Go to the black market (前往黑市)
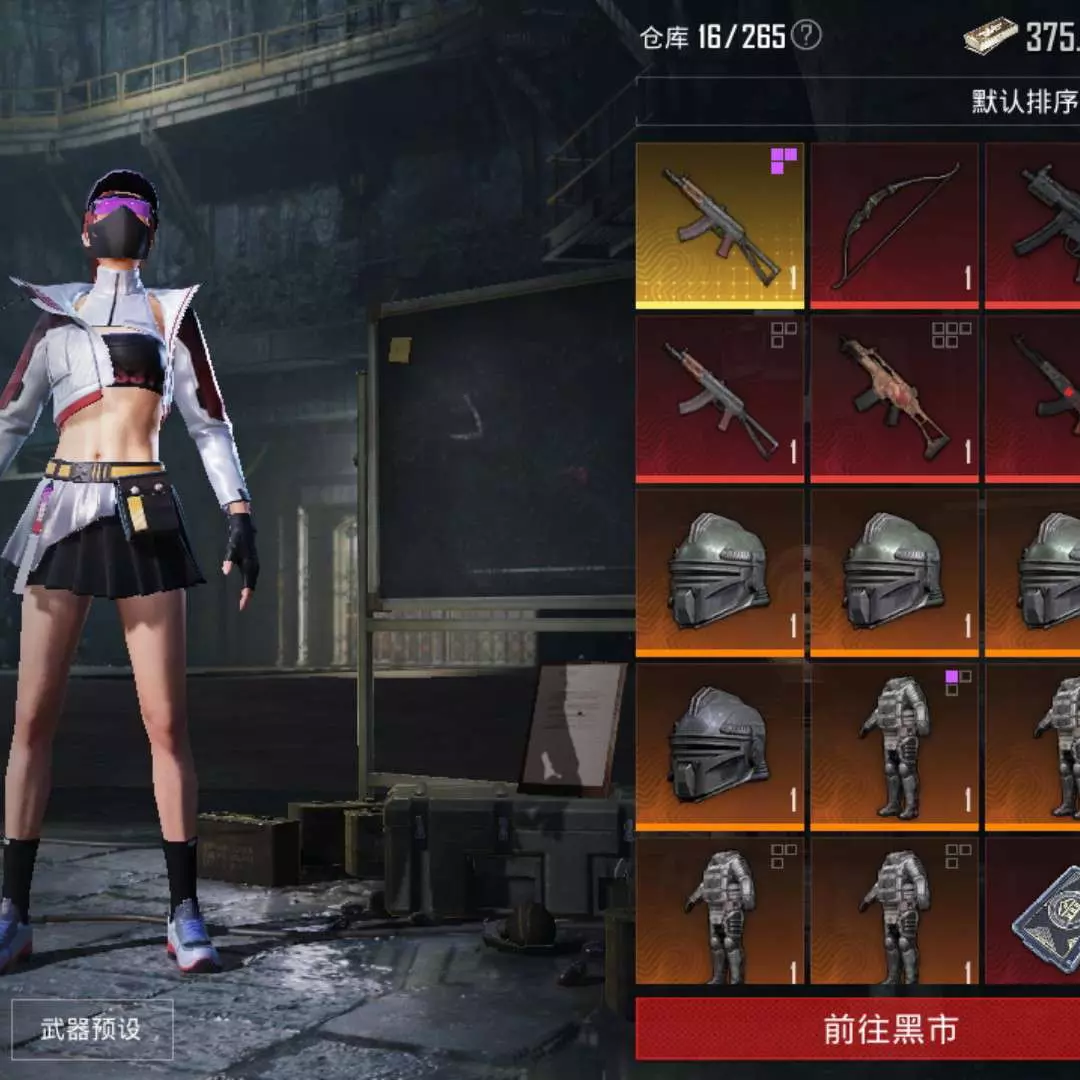Image resolution: width=1080 pixels, height=1080 pixels. pyautogui.click(x=858, y=1030)
